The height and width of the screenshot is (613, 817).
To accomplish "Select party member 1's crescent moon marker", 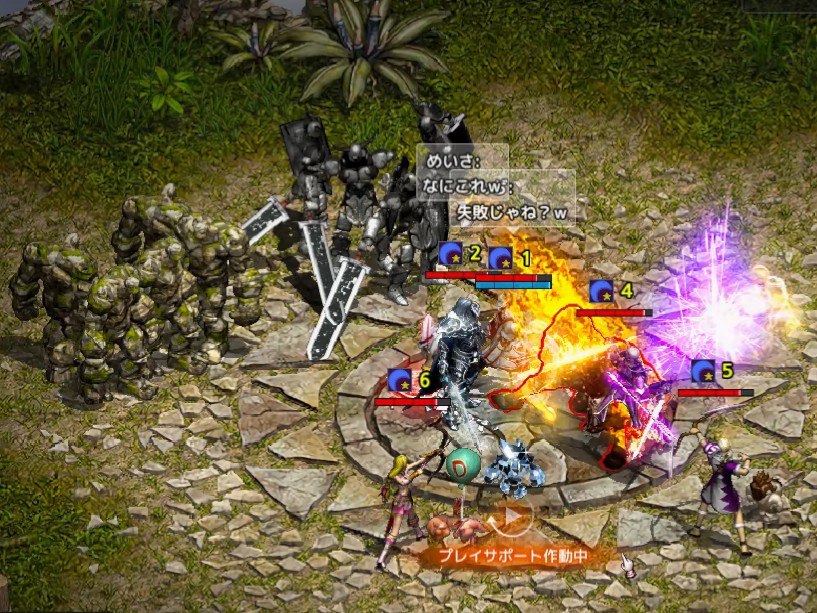I will coord(500,258).
